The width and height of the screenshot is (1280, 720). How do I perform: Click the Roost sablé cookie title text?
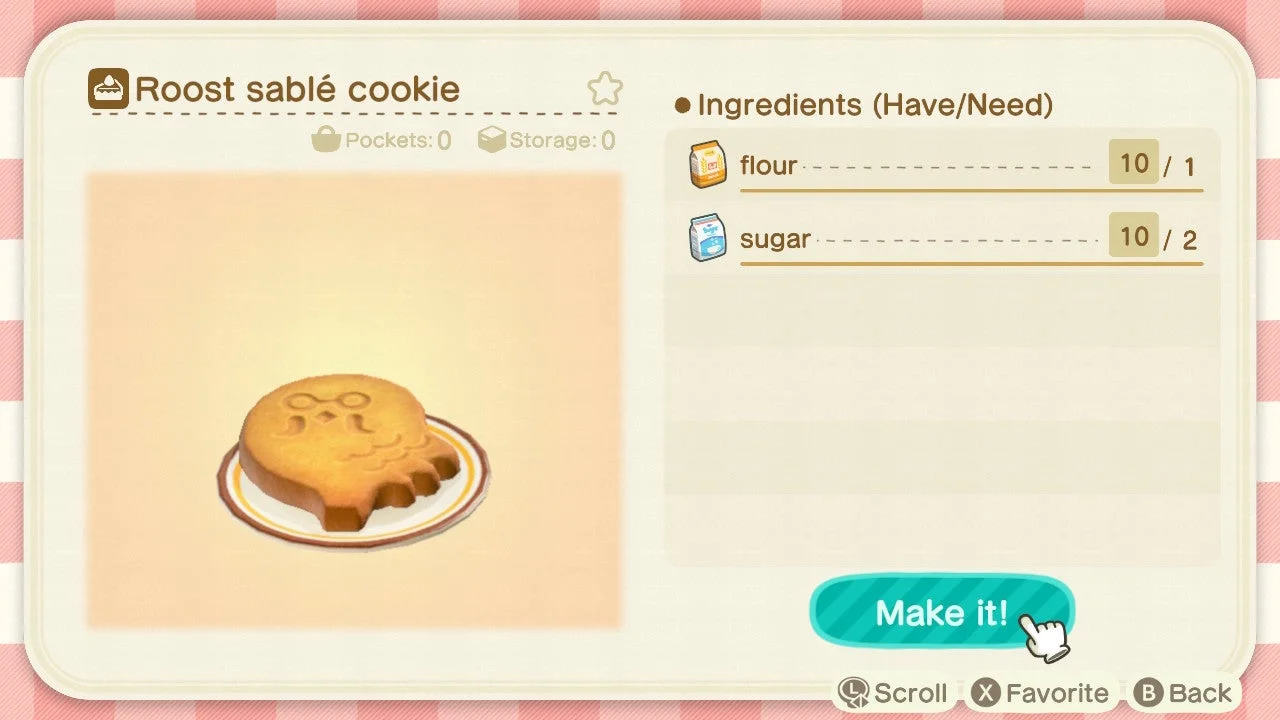(300, 88)
